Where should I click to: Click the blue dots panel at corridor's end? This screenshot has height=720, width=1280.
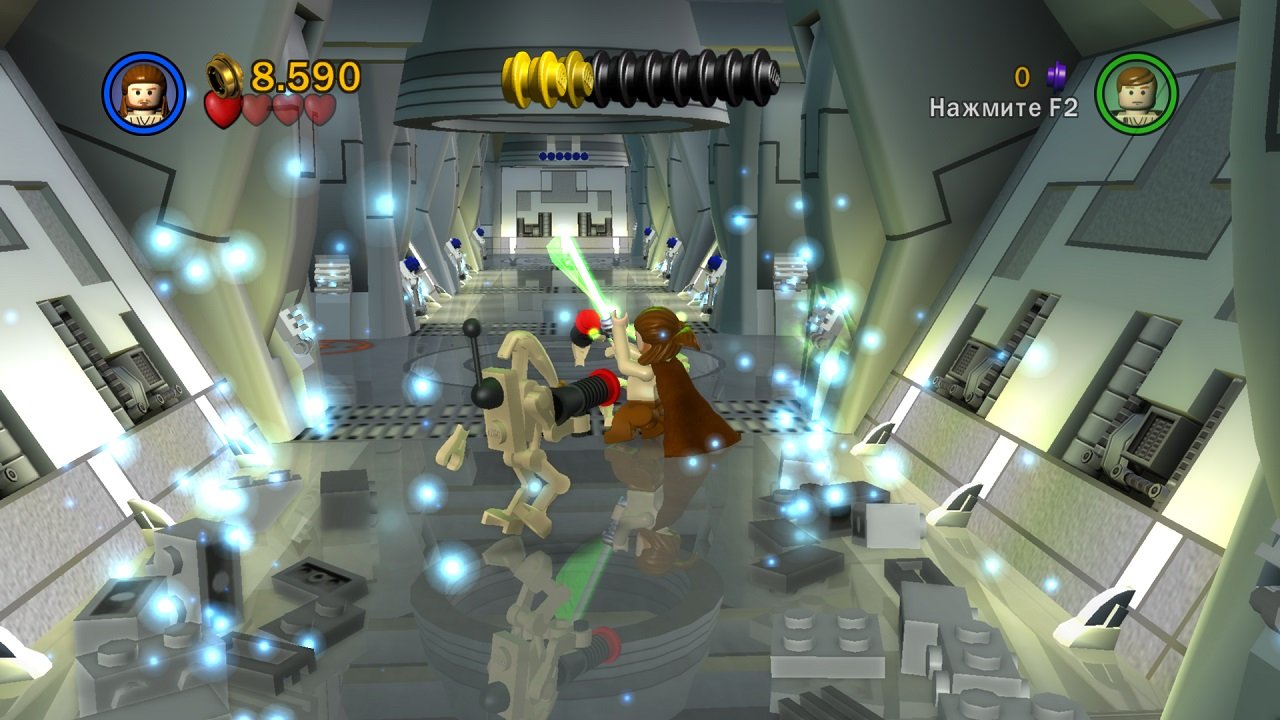tap(562, 155)
